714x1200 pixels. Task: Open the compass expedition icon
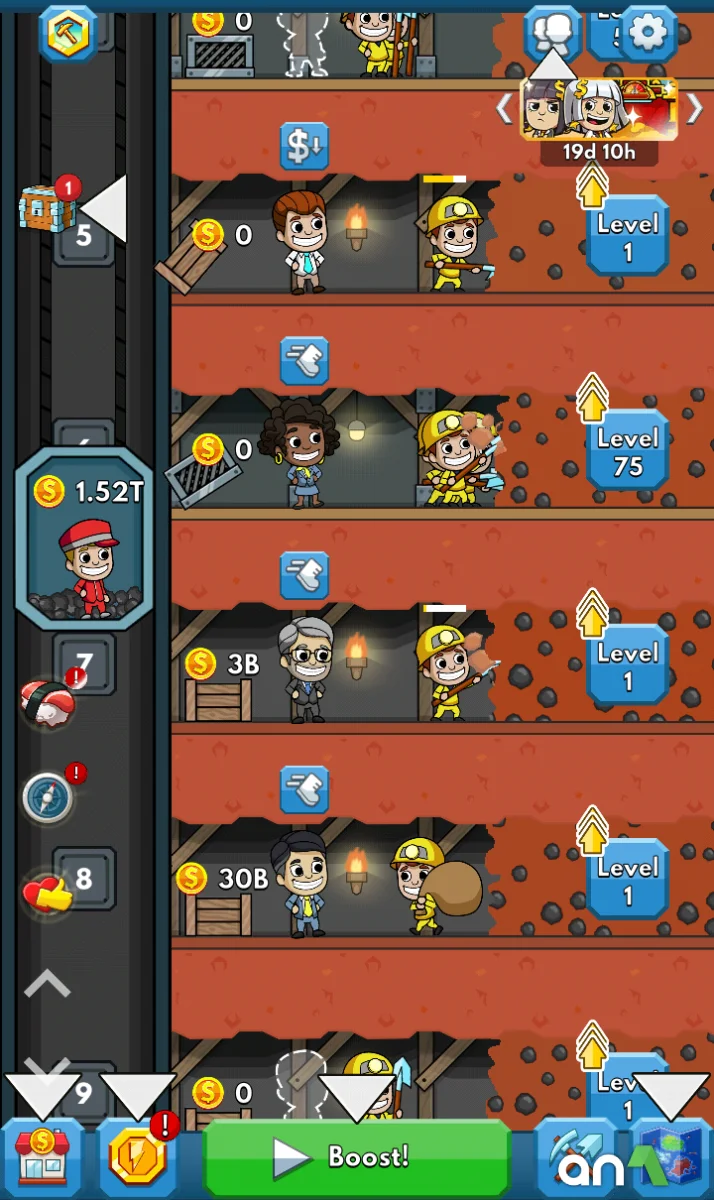coord(48,798)
